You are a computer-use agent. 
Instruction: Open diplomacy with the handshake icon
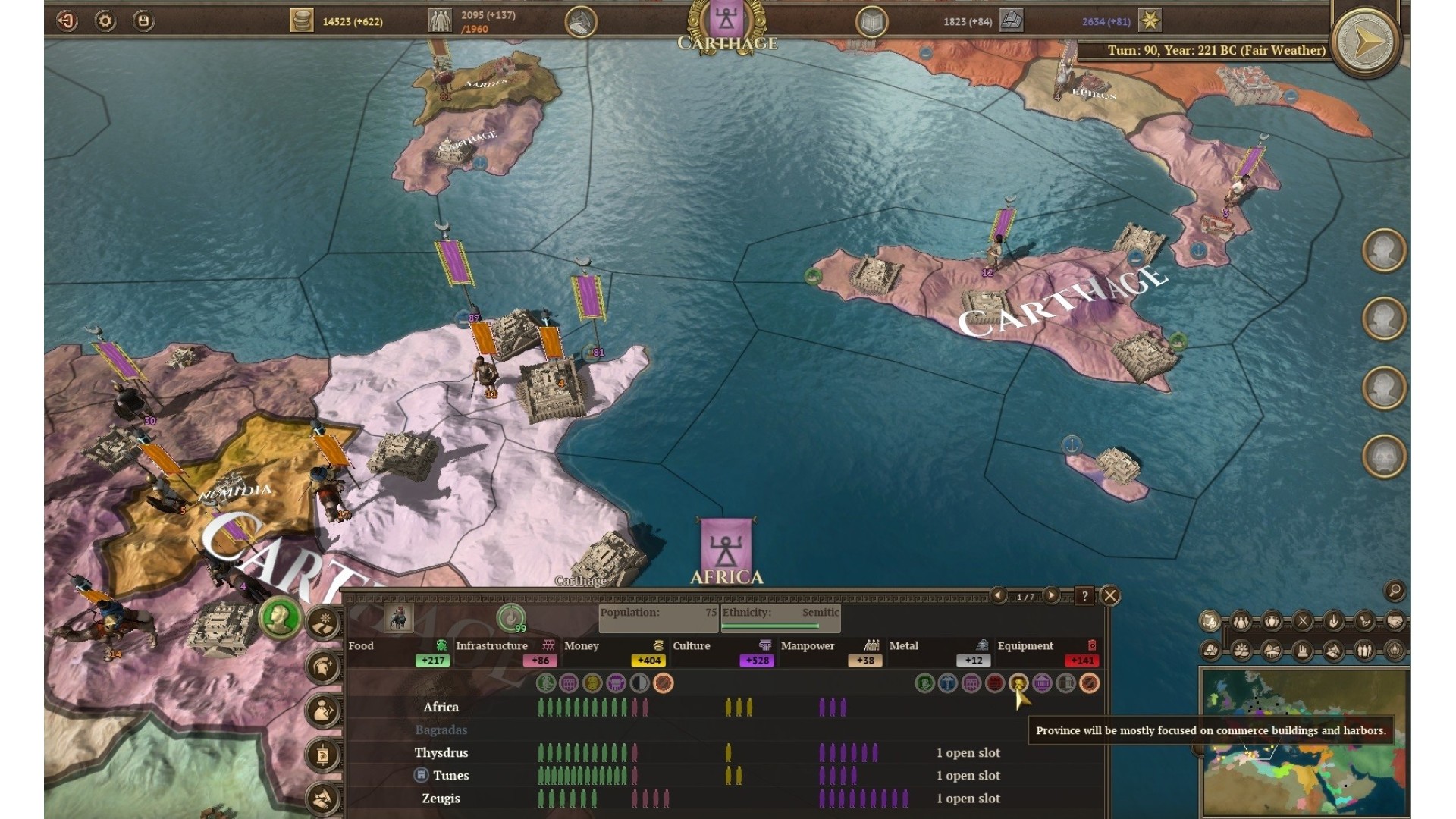coord(1395,623)
